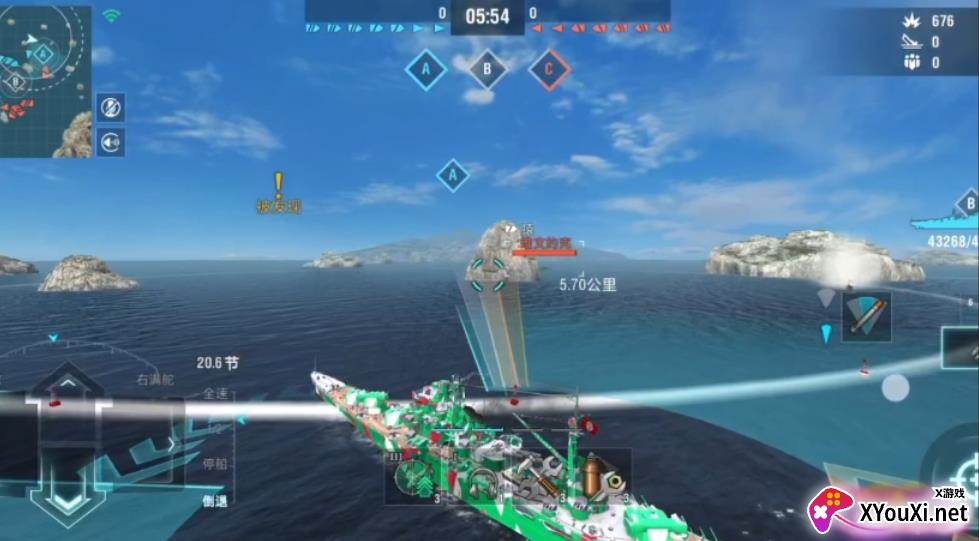The image size is (979, 541).
Task: Tap the white circular fire button
Action: coord(895,387)
